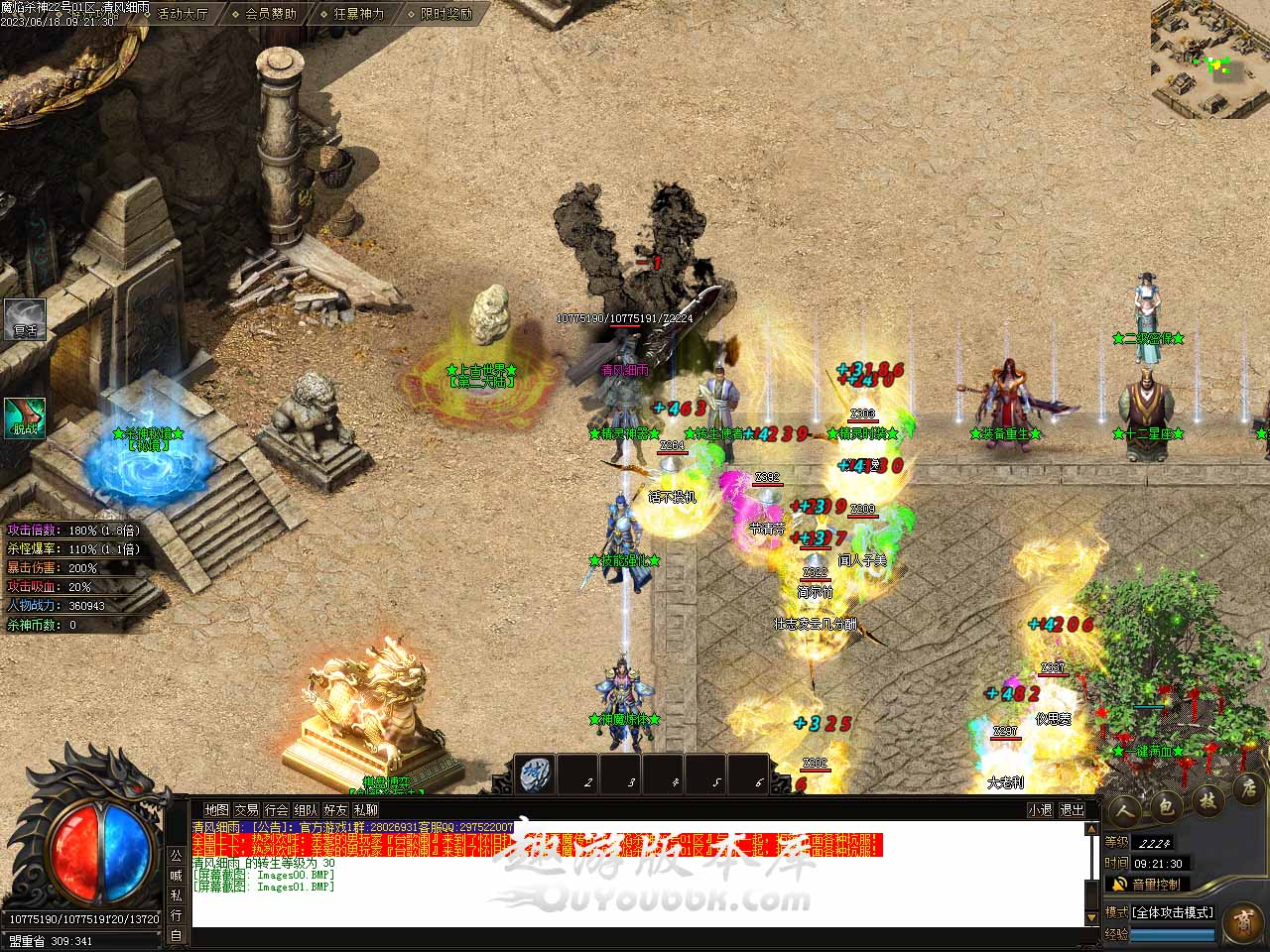Select the 狂暴神力 top menu entry

coord(358,14)
